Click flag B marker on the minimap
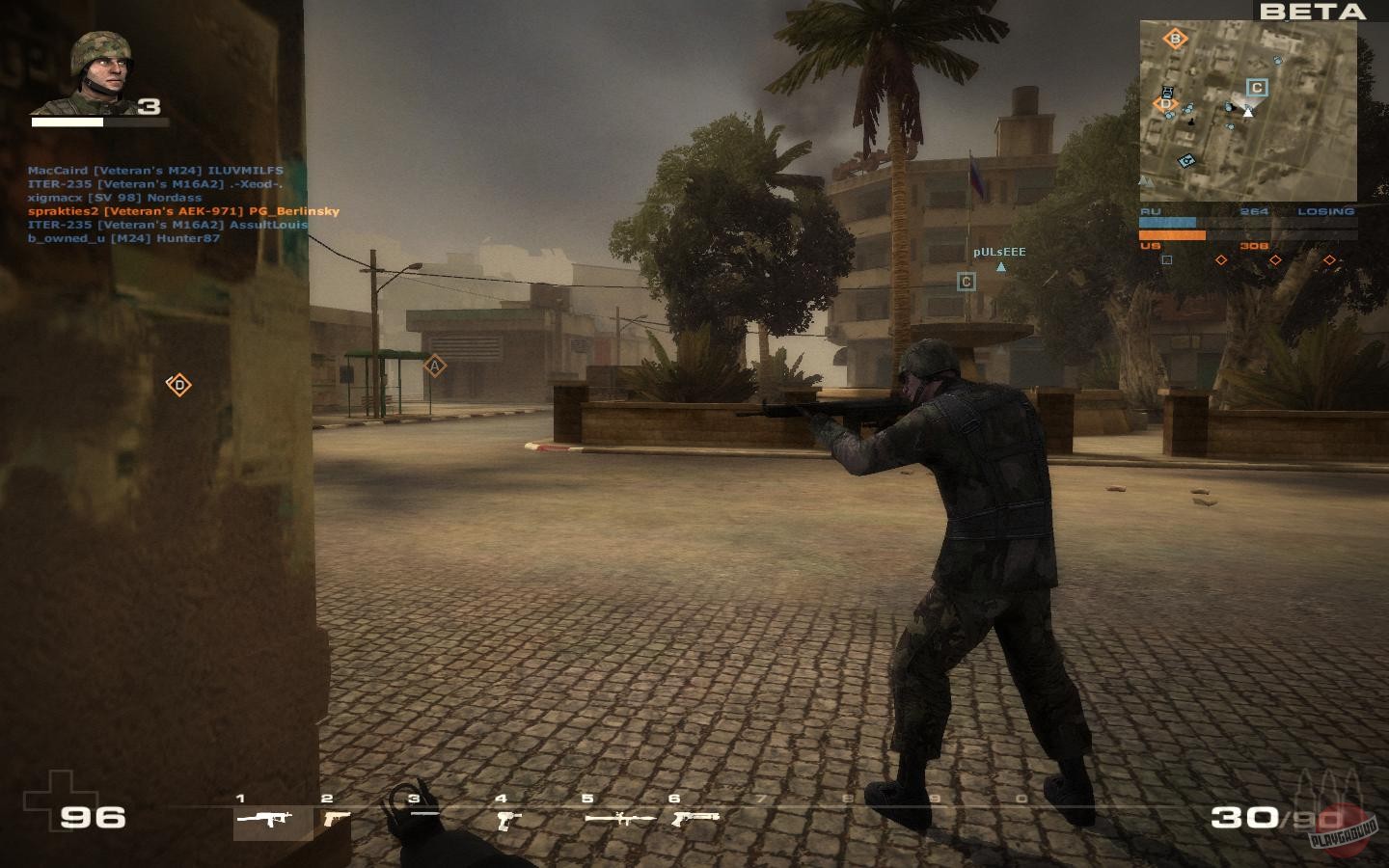 (1176, 40)
